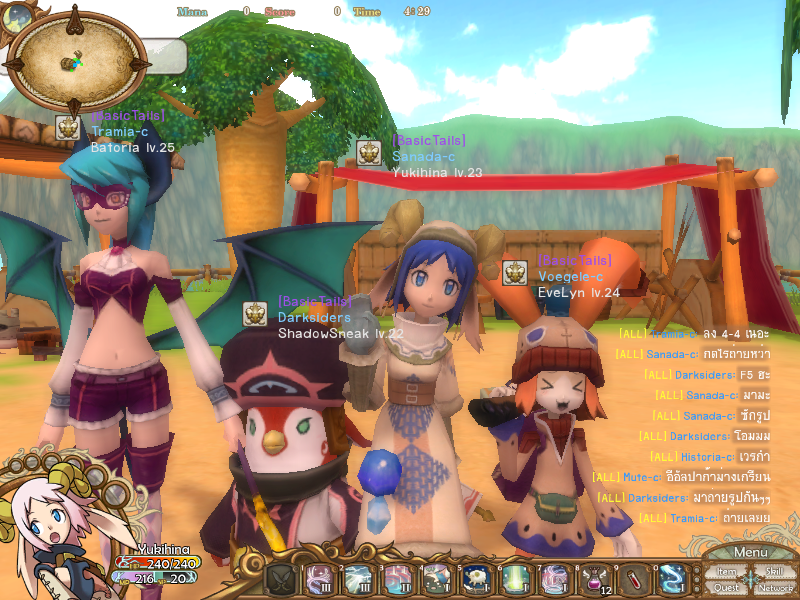Open the main Menu button
Image resolution: width=800 pixels, height=600 pixels.
(750, 553)
